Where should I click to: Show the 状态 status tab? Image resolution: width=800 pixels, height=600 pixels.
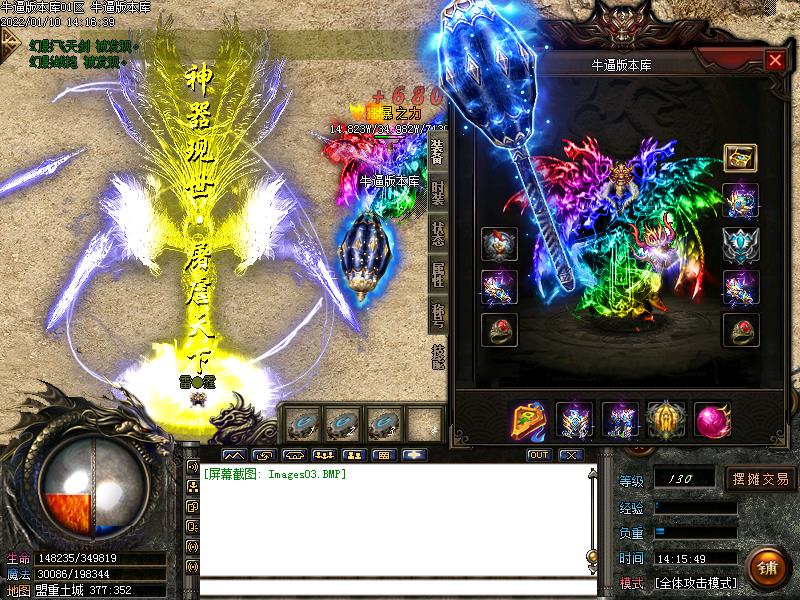[x=438, y=233]
